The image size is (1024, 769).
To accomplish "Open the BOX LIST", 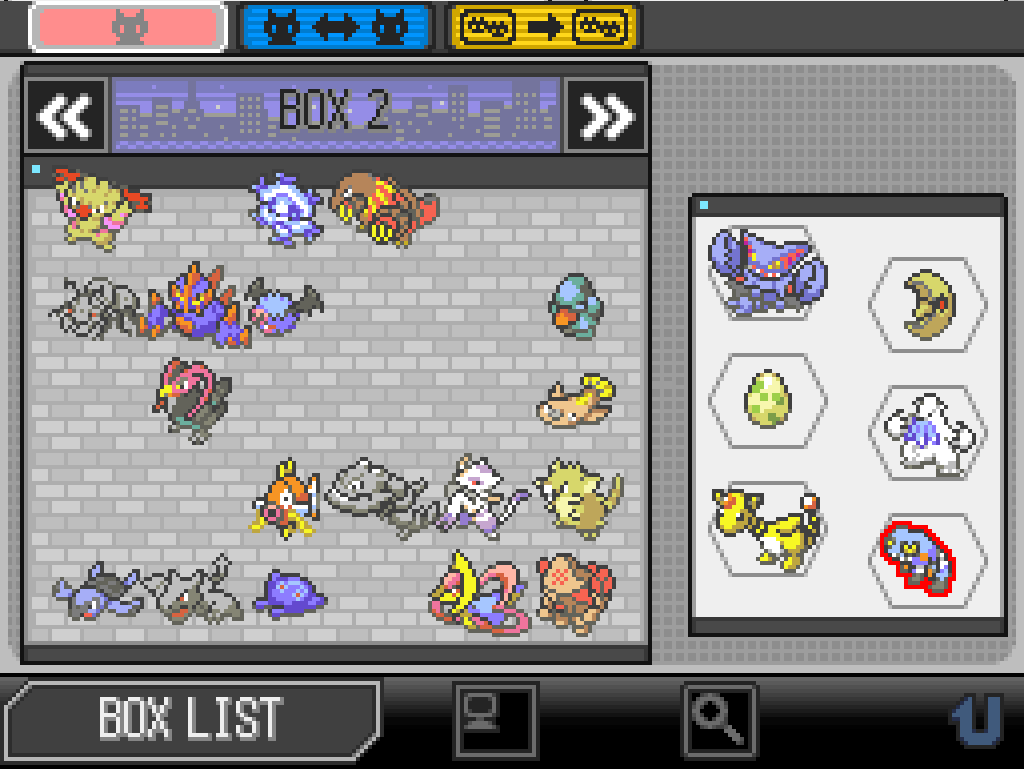I will coord(190,716).
